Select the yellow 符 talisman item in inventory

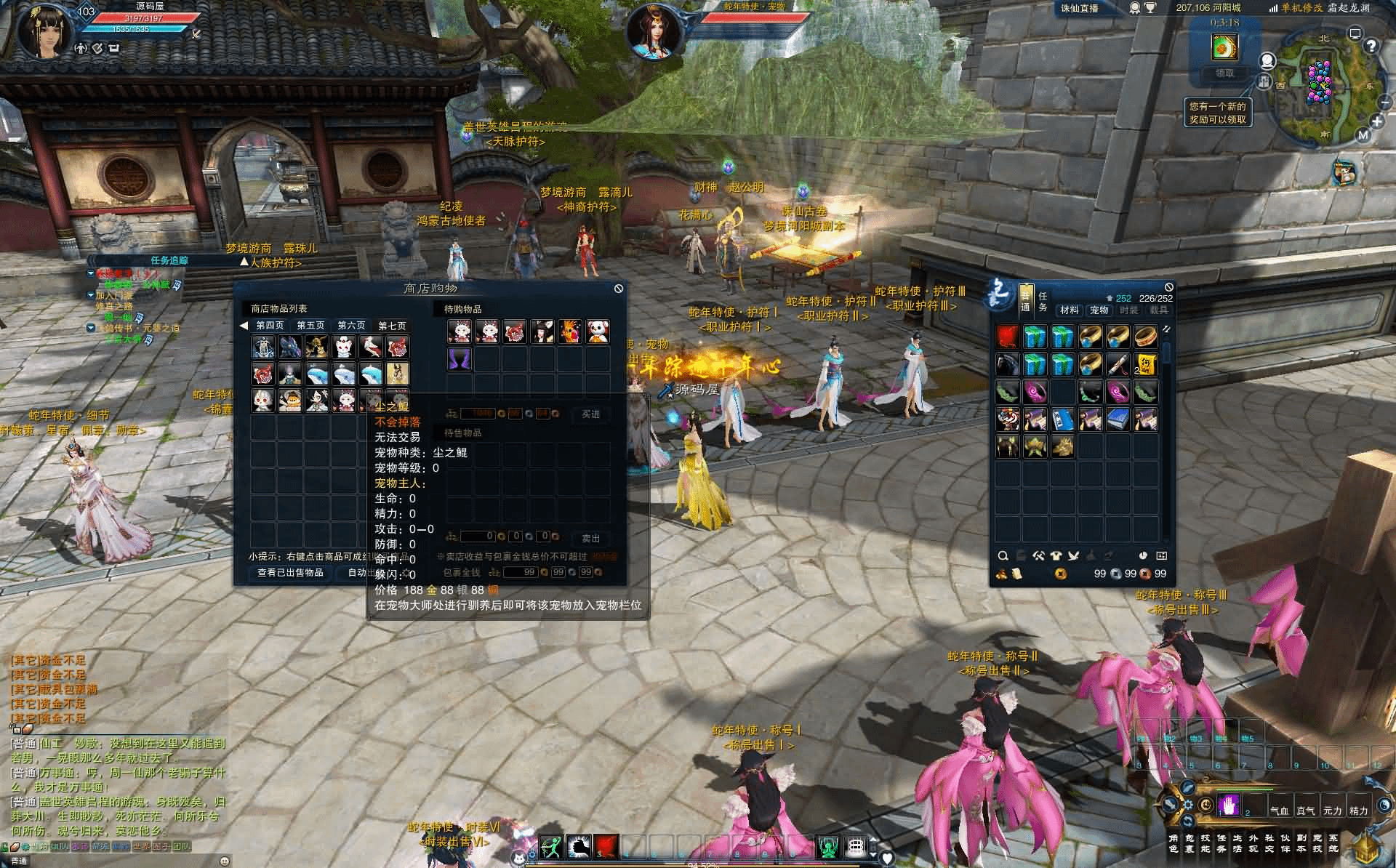1145,363
